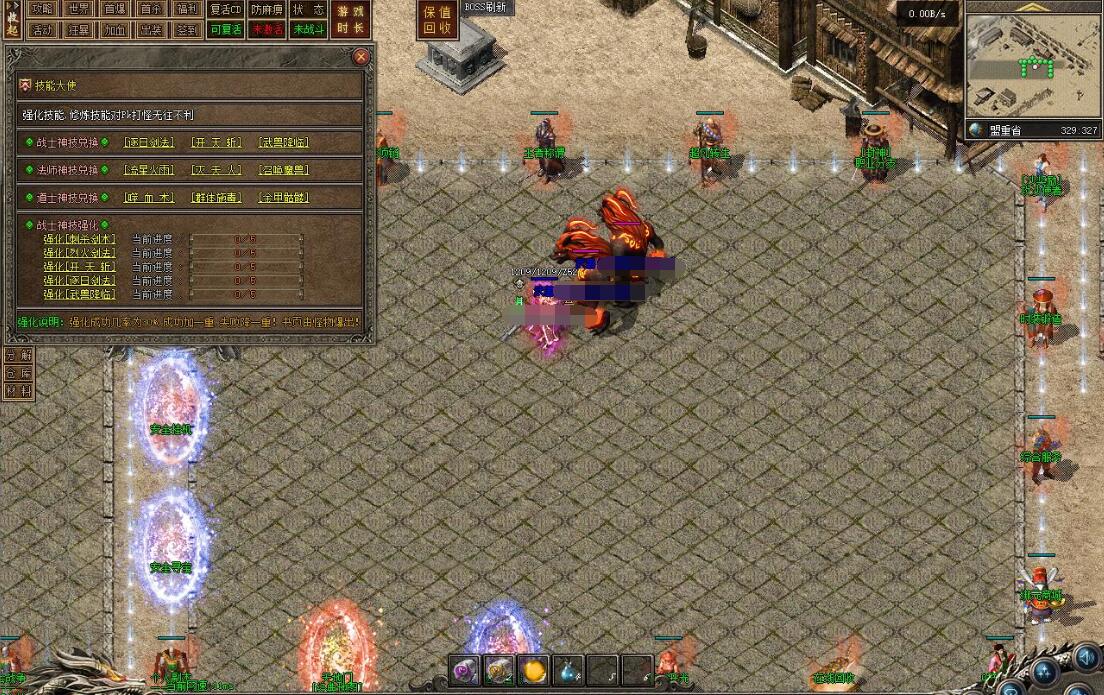Open the 保值回收 recycling button
The image size is (1104, 695).
click(x=437, y=20)
